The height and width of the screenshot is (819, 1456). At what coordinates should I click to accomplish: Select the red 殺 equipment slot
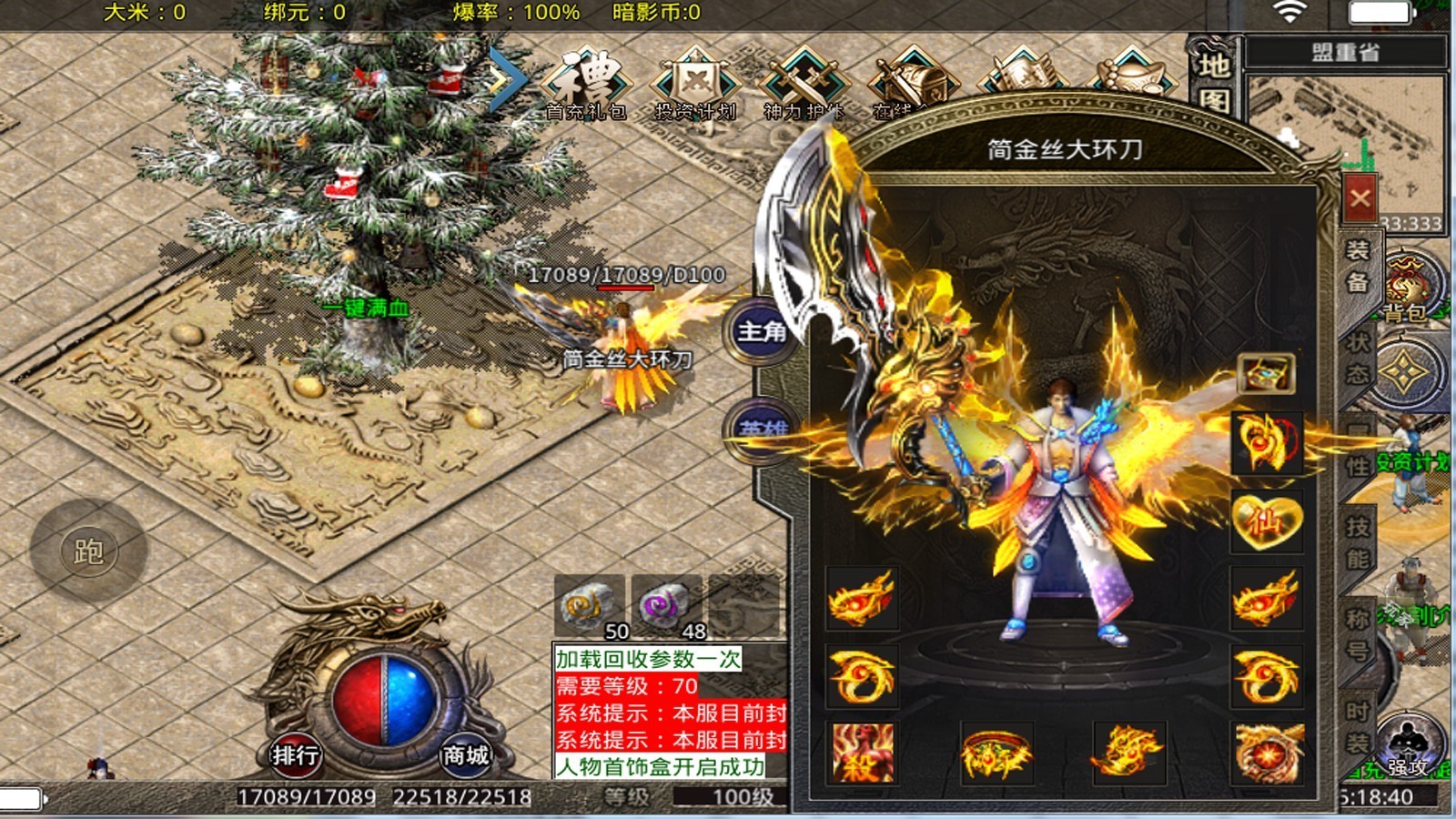[862, 753]
